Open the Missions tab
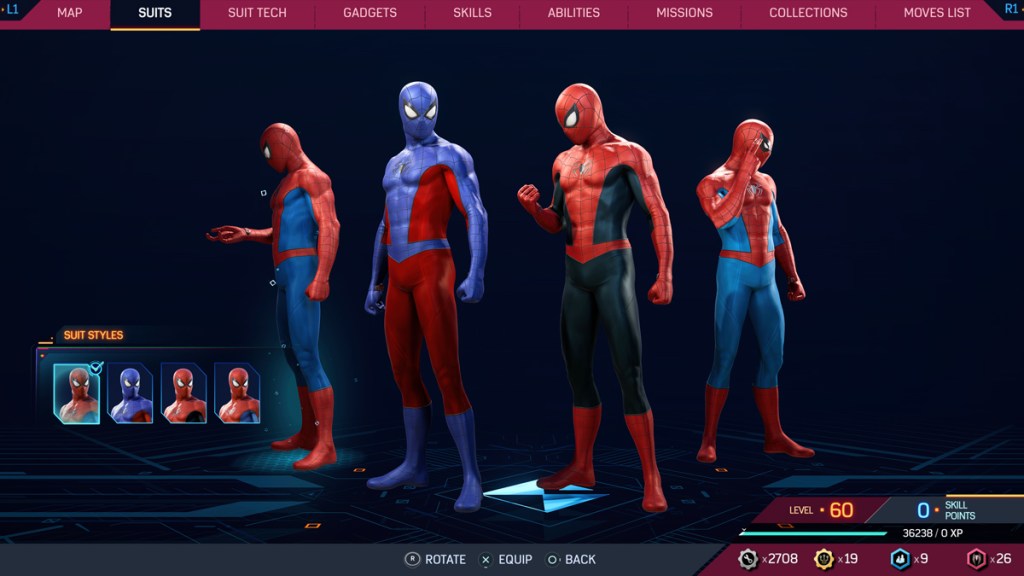Image resolution: width=1024 pixels, height=576 pixels. click(684, 13)
